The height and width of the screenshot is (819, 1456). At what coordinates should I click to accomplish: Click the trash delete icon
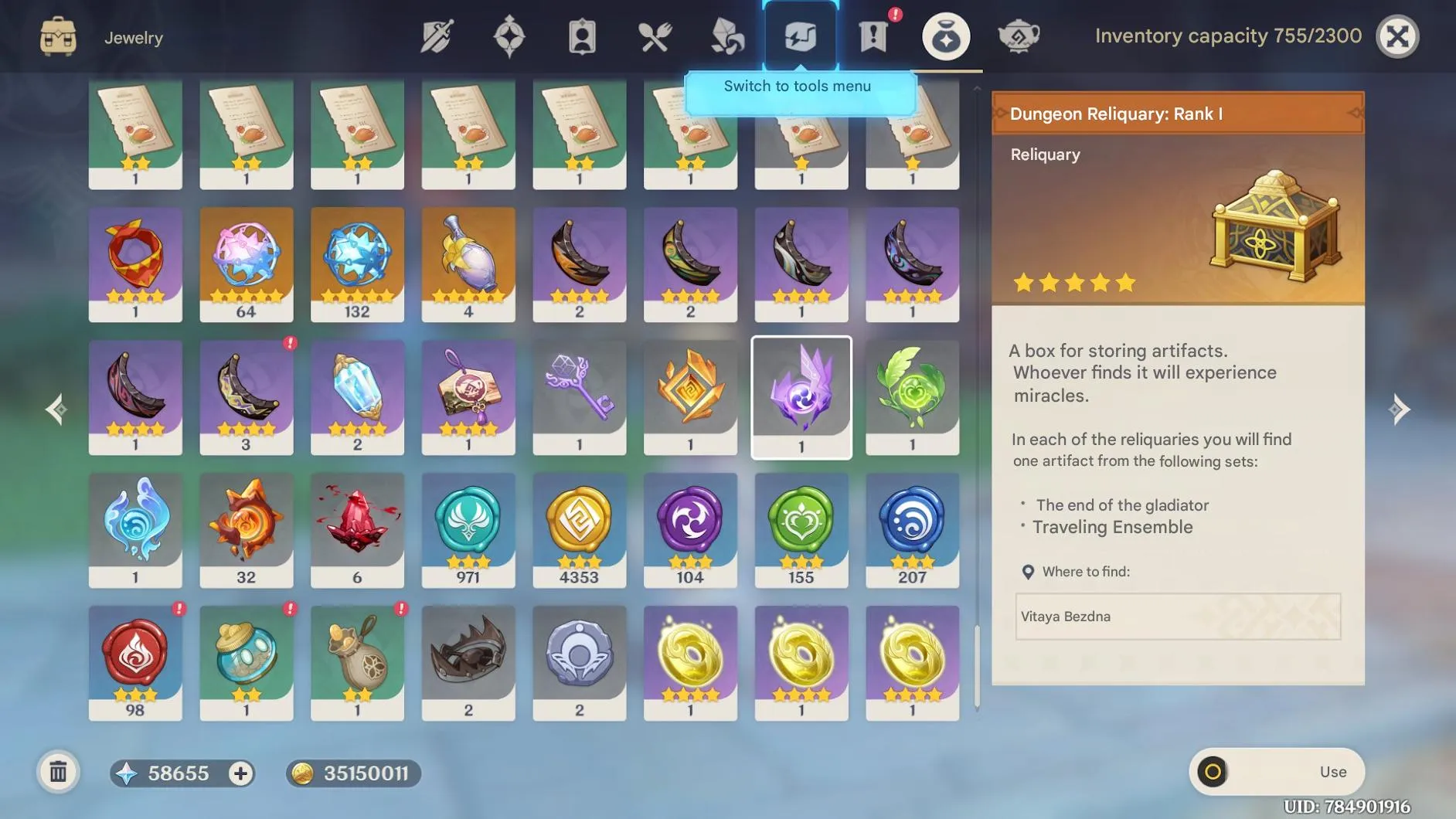(x=58, y=771)
